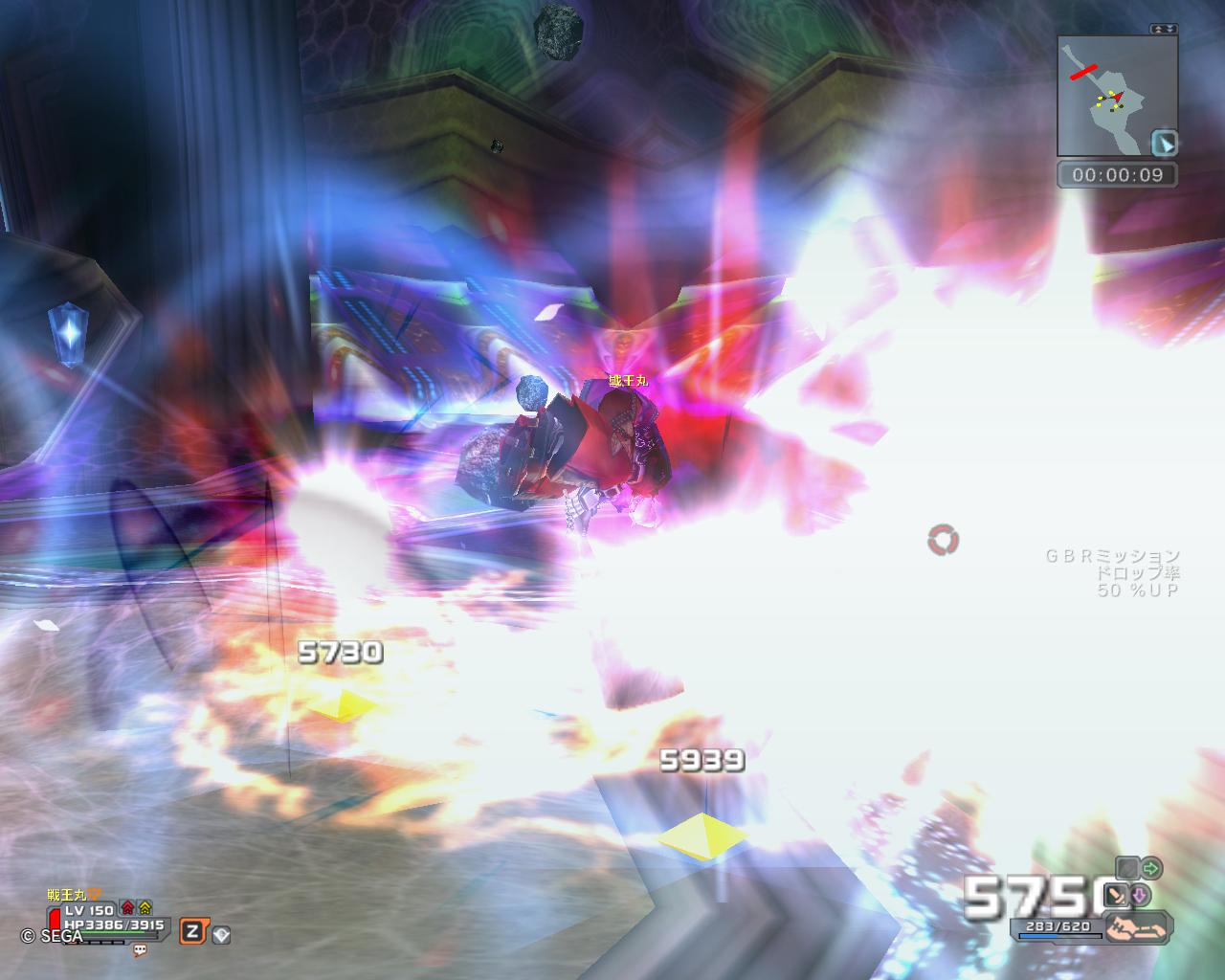Click the red attack-up buff icon
This screenshot has height=980, width=1225.
(x=127, y=907)
